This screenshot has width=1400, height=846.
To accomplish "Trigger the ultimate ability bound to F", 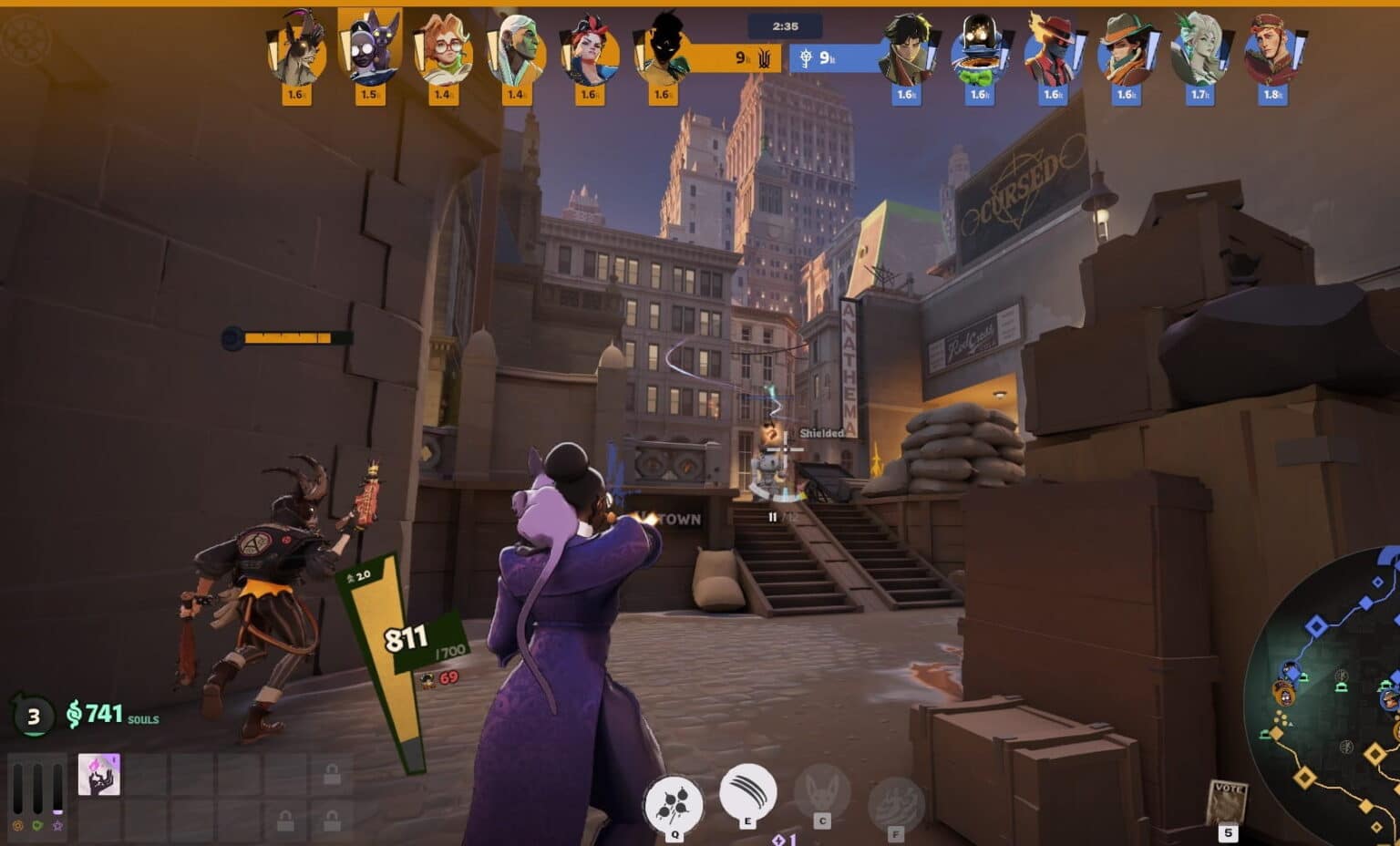I will (x=894, y=803).
